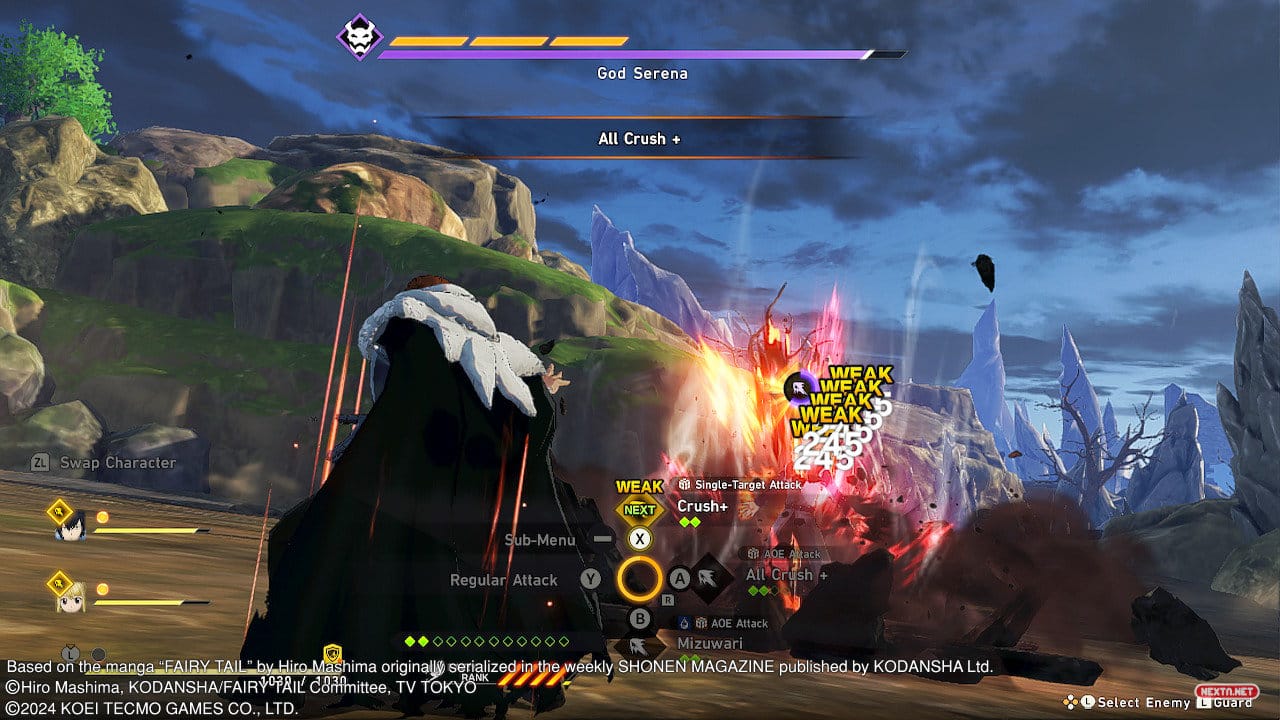Expand the Crush+ attack entry via the X button
Viewport: 1280px width, 720px height.
pyautogui.click(x=640, y=539)
